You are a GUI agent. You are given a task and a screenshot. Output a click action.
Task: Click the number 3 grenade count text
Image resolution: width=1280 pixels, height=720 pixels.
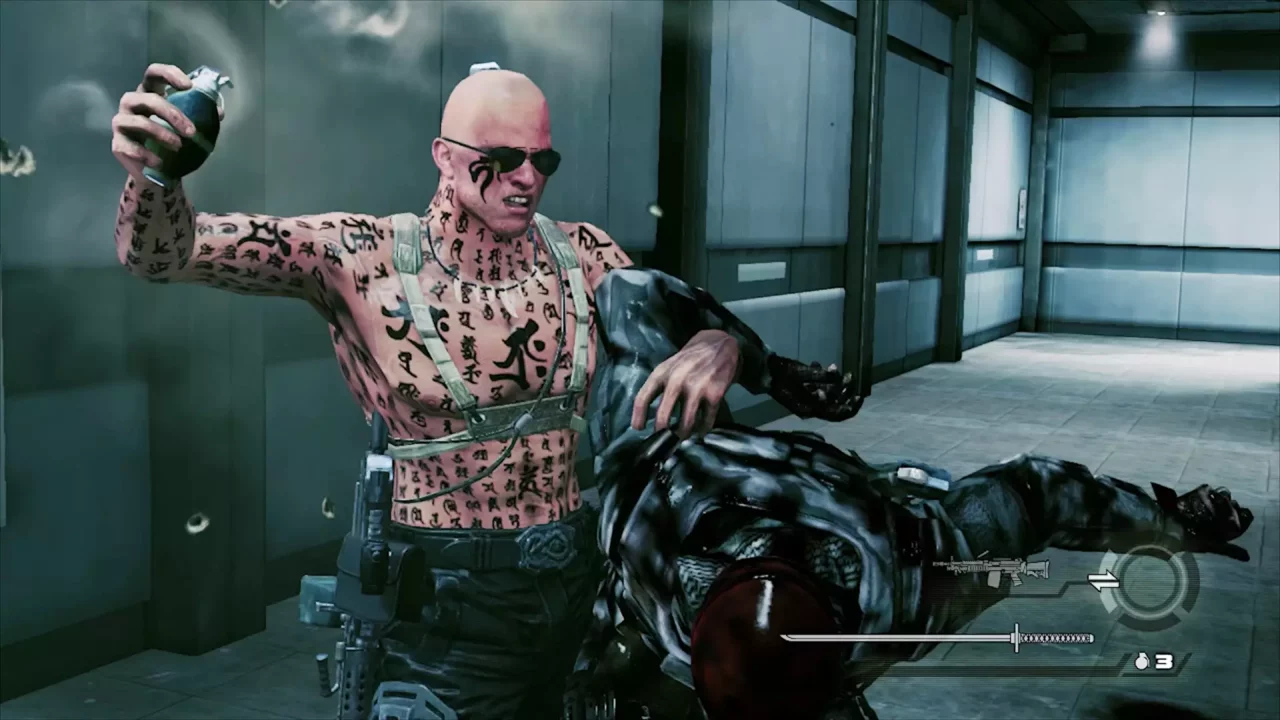point(1164,660)
